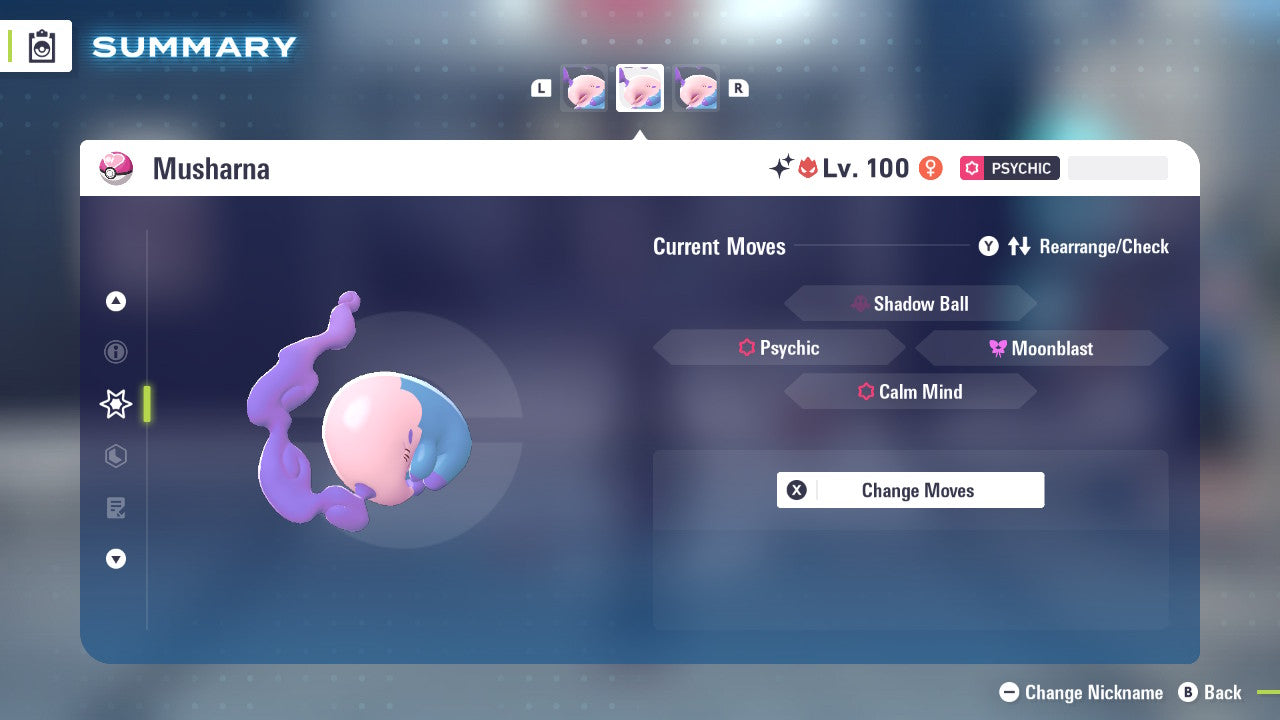This screenshot has width=1280, height=720.
Task: Click the PSYCHIC type badge
Action: pyautogui.click(x=1009, y=168)
